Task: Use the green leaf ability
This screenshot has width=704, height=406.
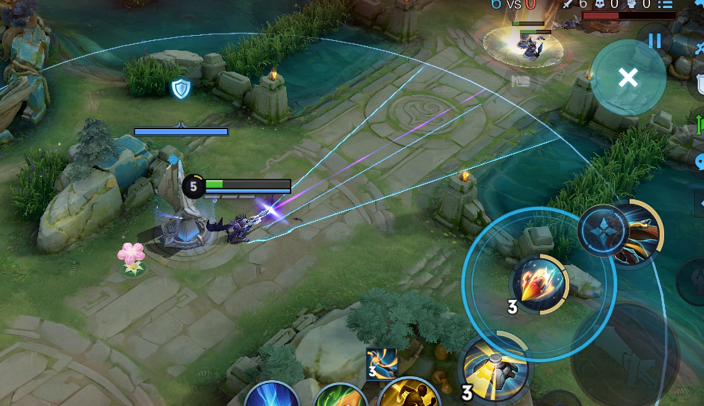Action: 341,396
